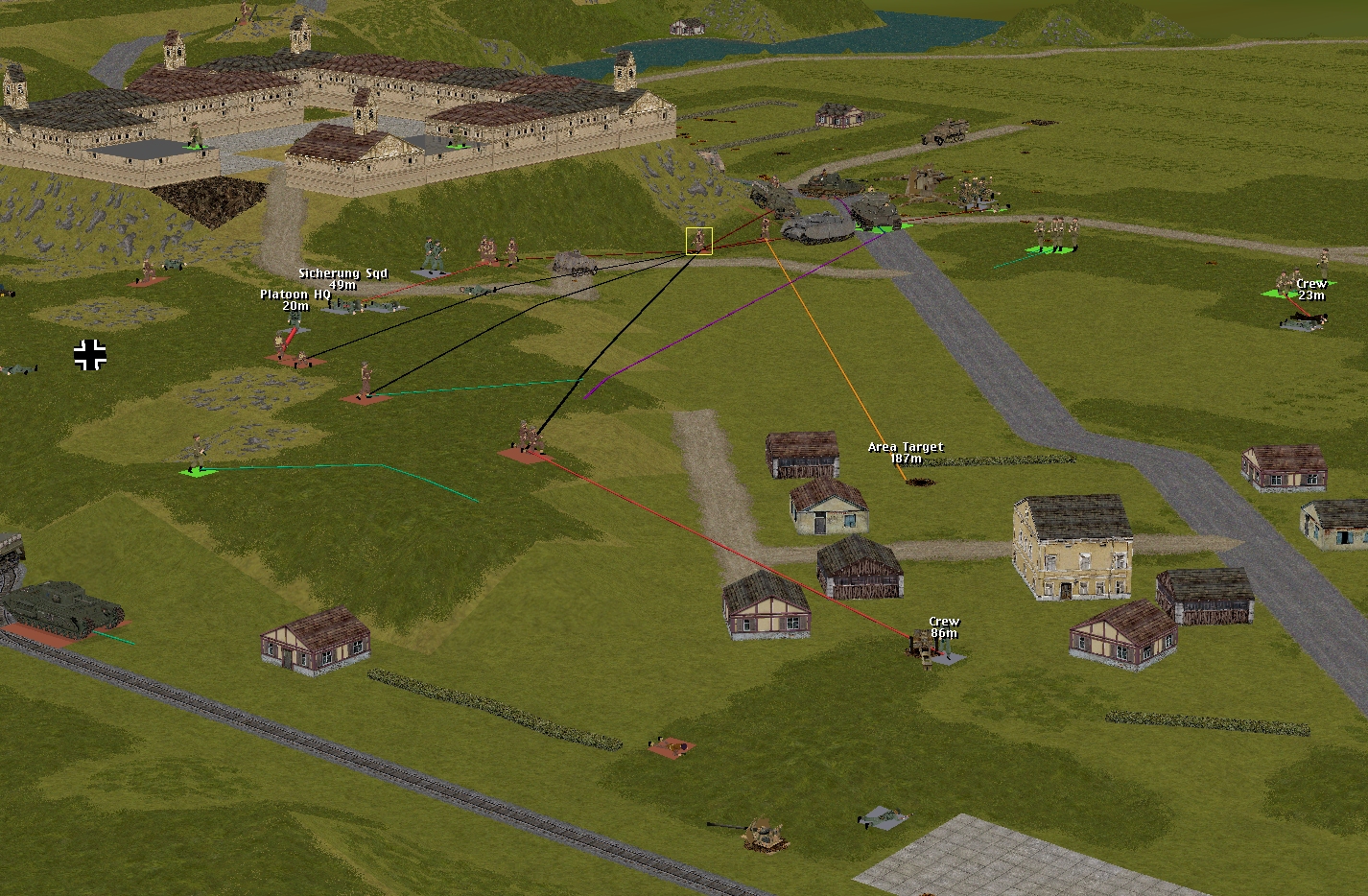Screen dimensions: 1368x896
Task: Select the Platoon HQ labeled unit
Action: 295,320
